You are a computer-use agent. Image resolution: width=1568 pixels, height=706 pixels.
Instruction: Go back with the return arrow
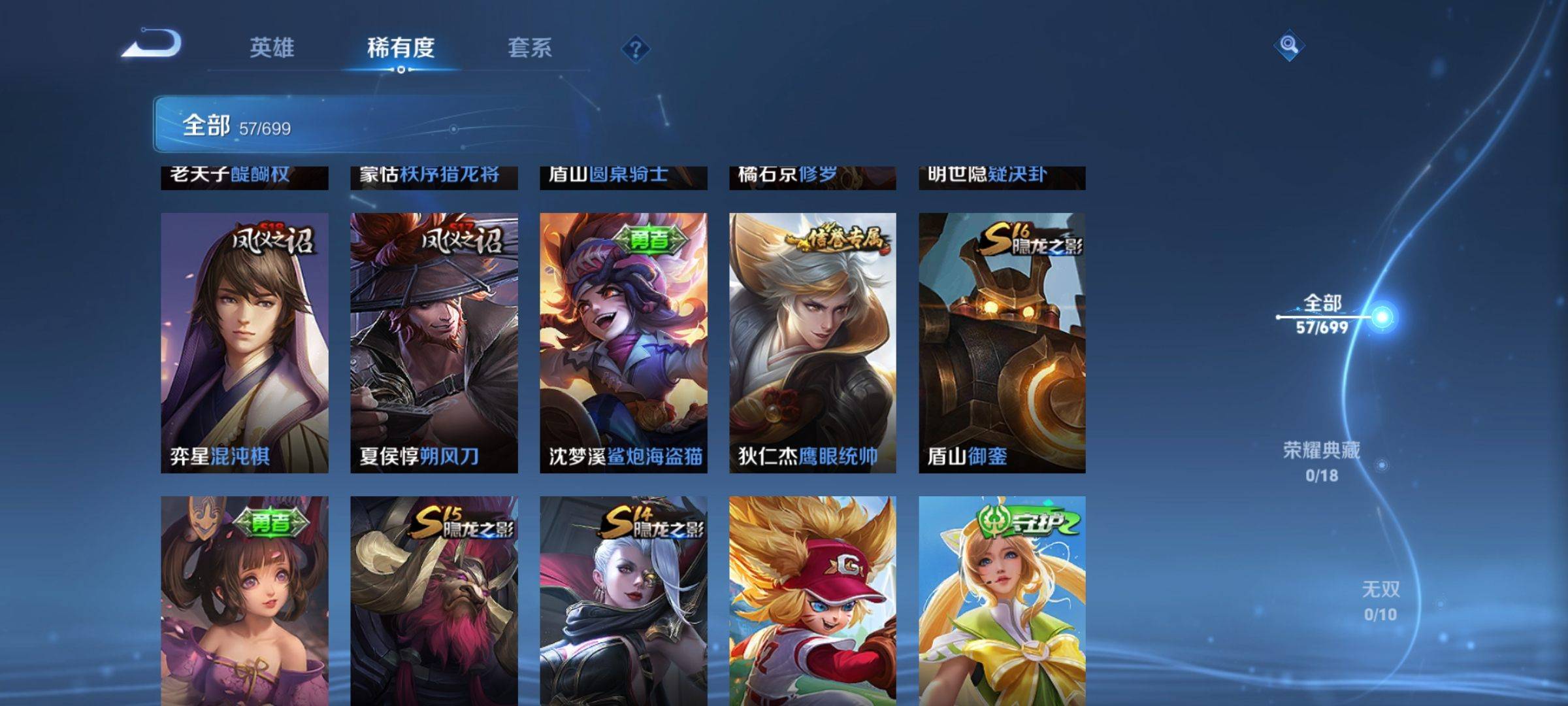(x=152, y=44)
